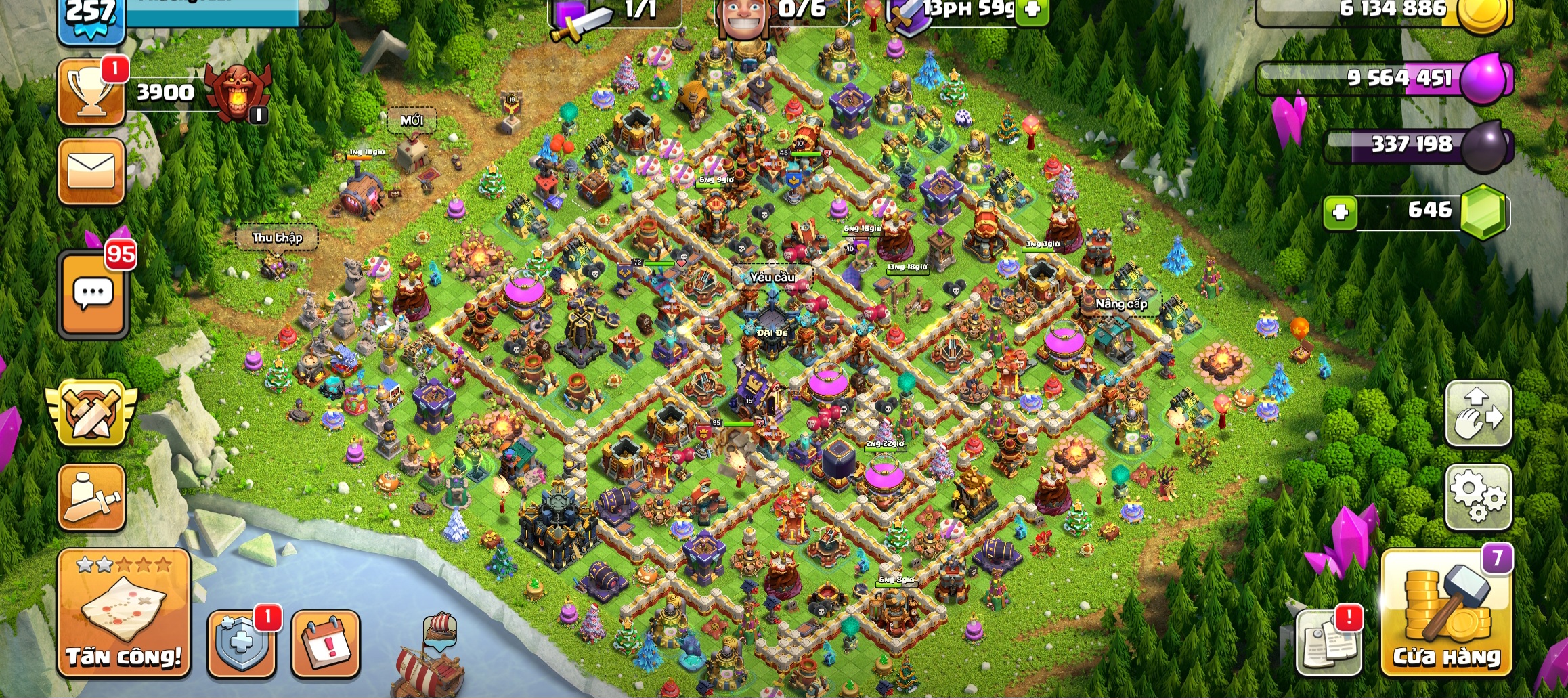Viewport: 1568px width, 698px height.
Task: Tap the Mới trader tent label
Action: point(412,121)
